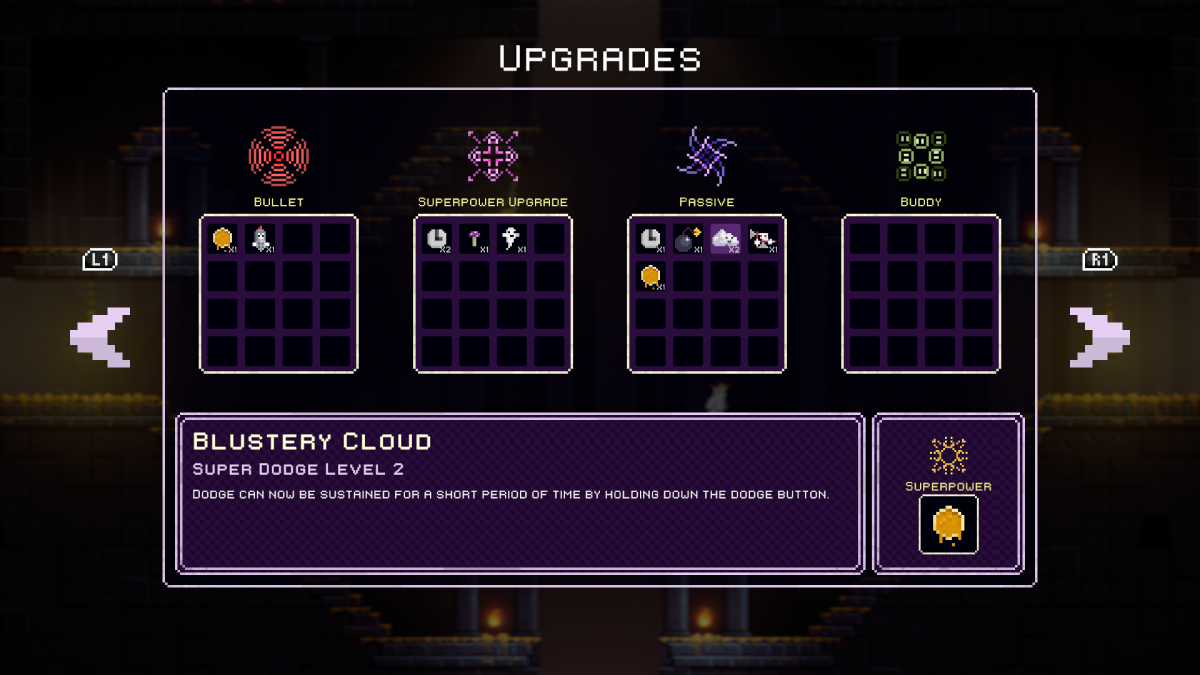
Task: Select the Blustery Cloud passive upgrade
Action: [726, 239]
